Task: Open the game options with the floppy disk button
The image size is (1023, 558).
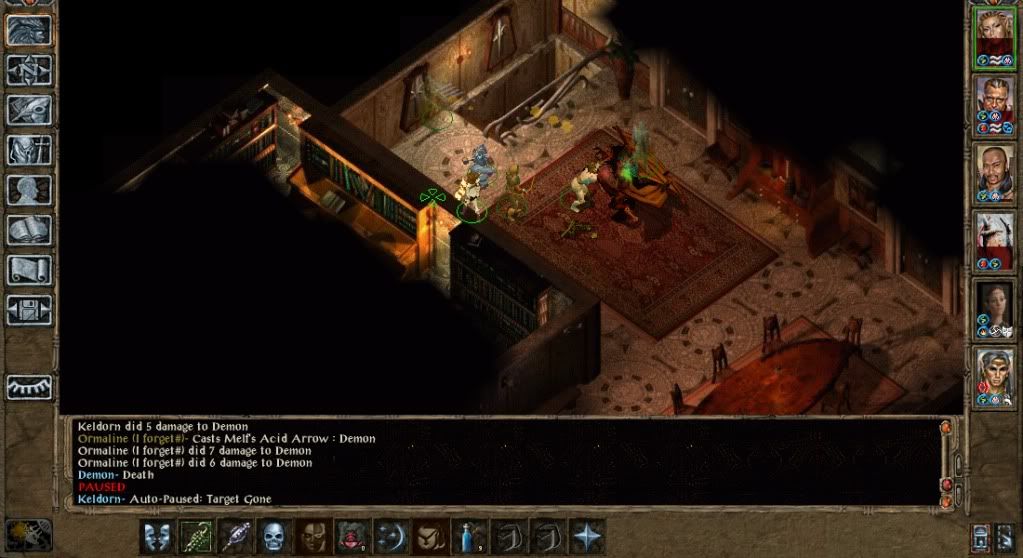Action: 29,309
